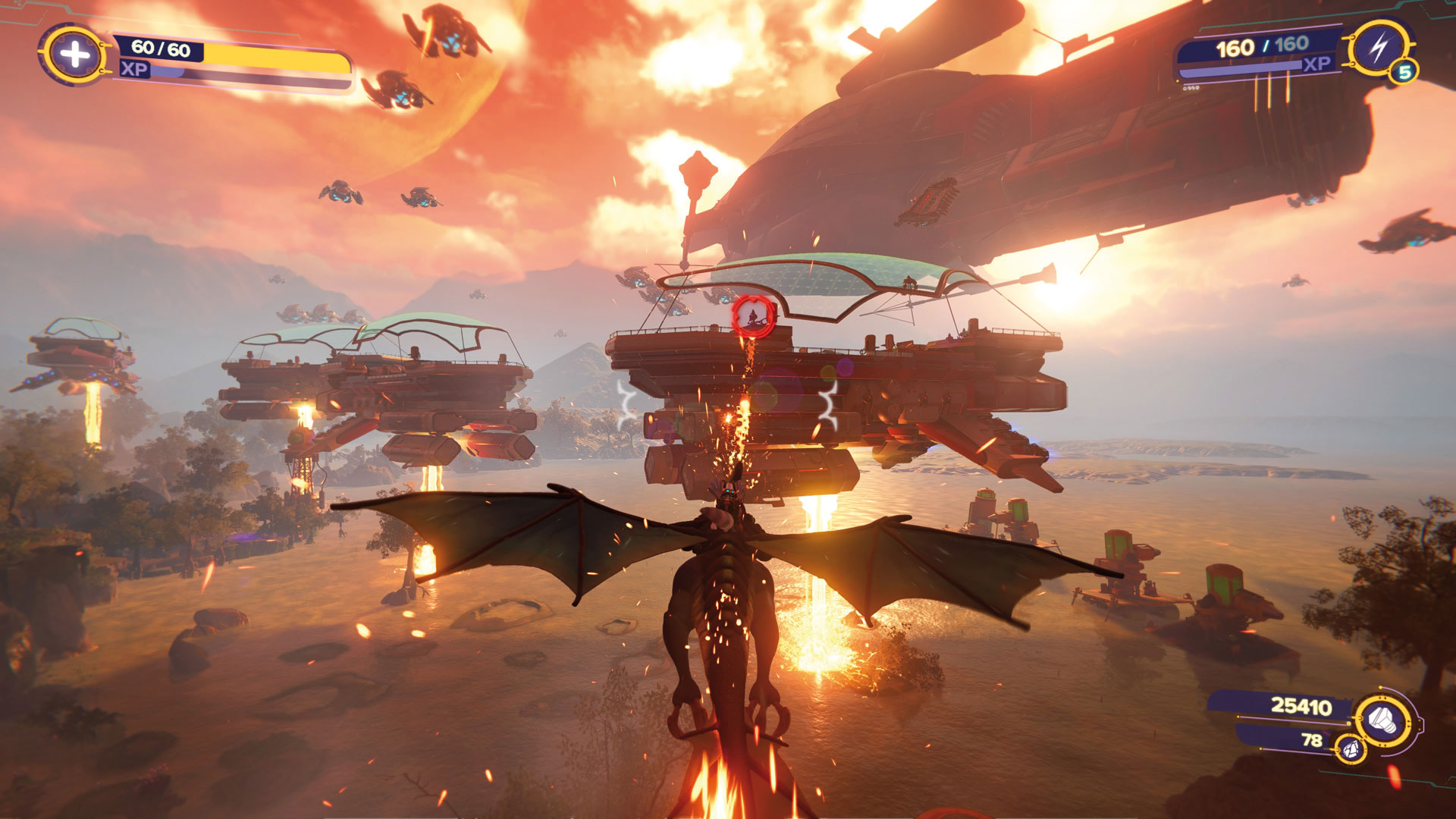The width and height of the screenshot is (1456, 819).
Task: Click the red lock-on target reticle
Action: coord(753,316)
